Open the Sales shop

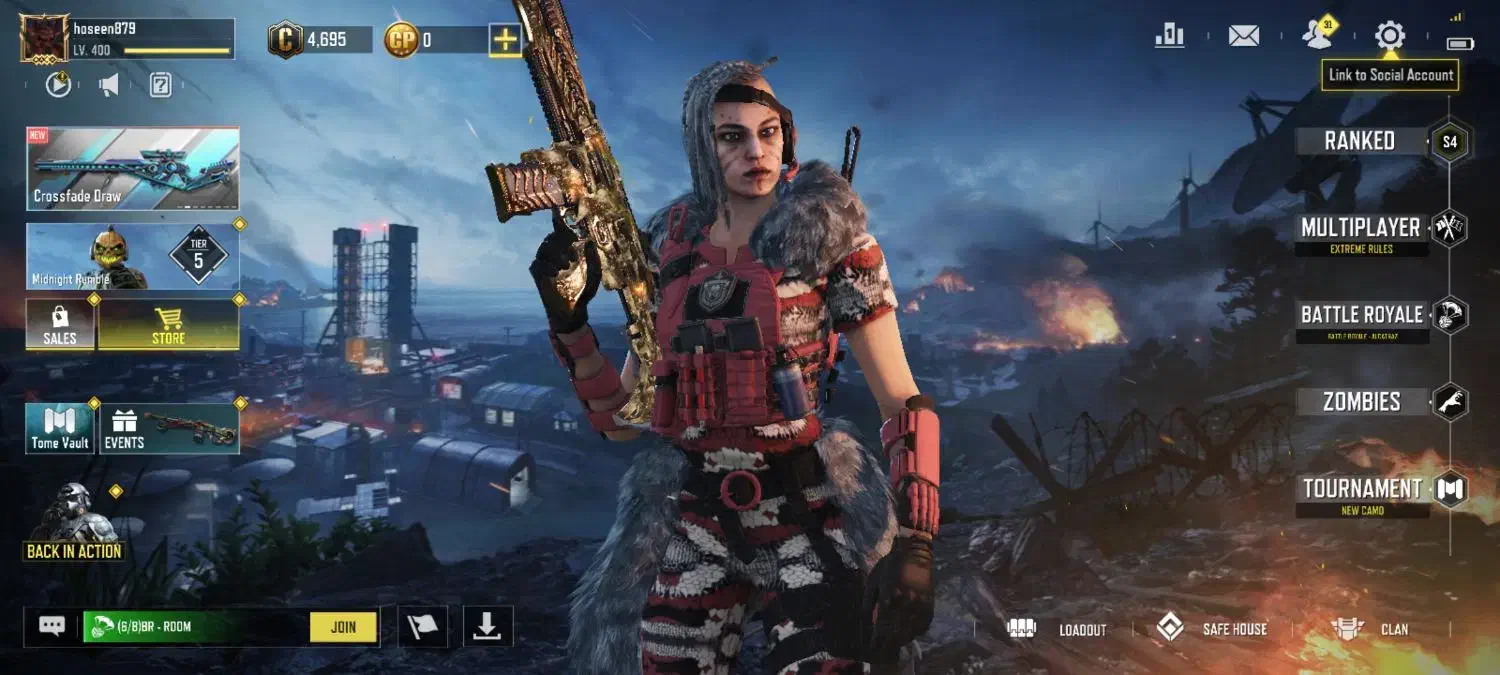pyautogui.click(x=60, y=325)
